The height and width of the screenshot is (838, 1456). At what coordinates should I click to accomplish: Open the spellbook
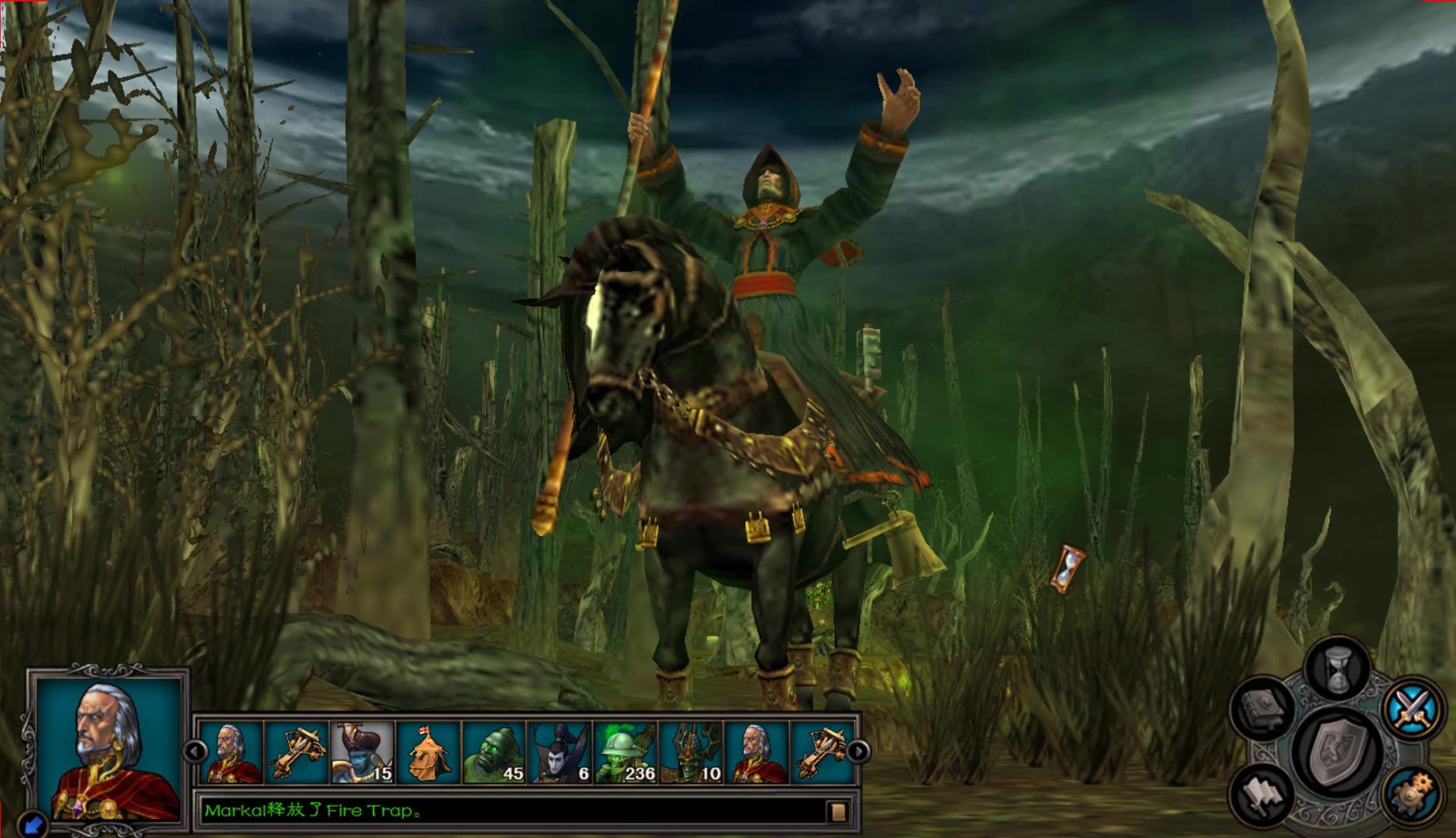pyautogui.click(x=1263, y=707)
